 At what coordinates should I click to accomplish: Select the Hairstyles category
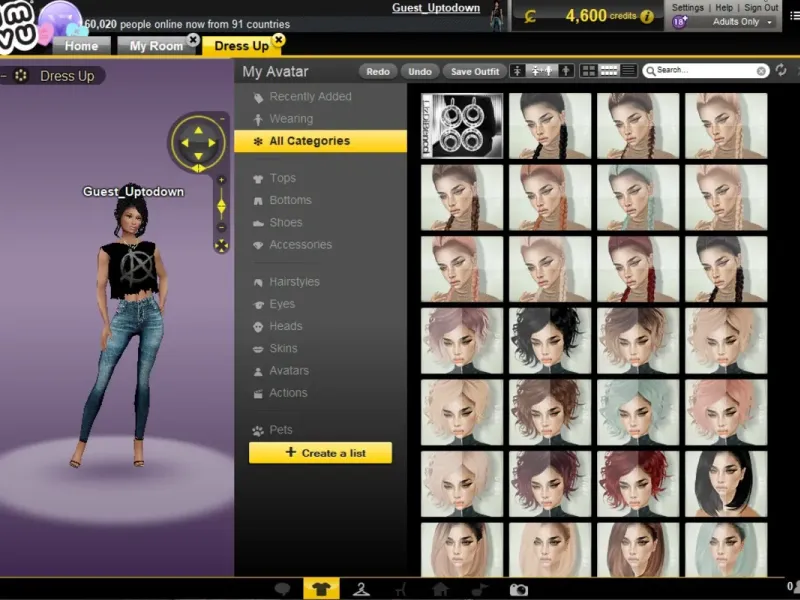[x=294, y=282]
